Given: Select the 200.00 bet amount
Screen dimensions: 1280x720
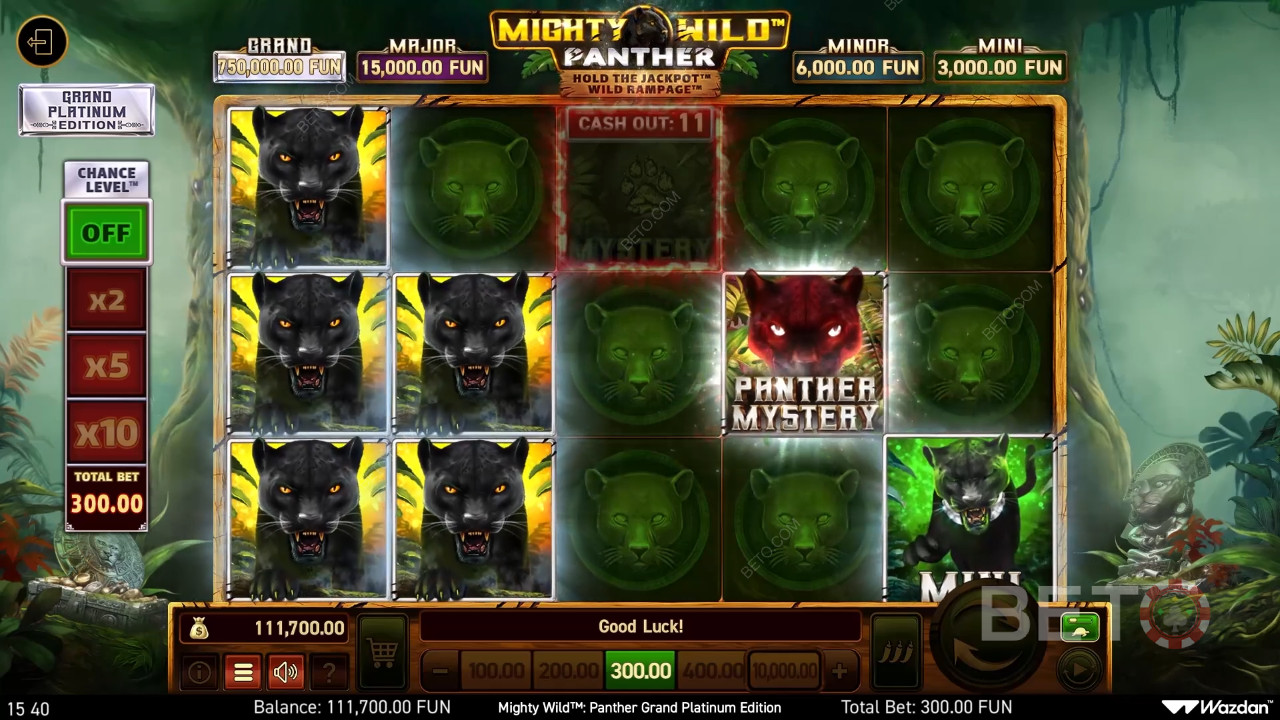Looking at the screenshot, I should (x=569, y=671).
